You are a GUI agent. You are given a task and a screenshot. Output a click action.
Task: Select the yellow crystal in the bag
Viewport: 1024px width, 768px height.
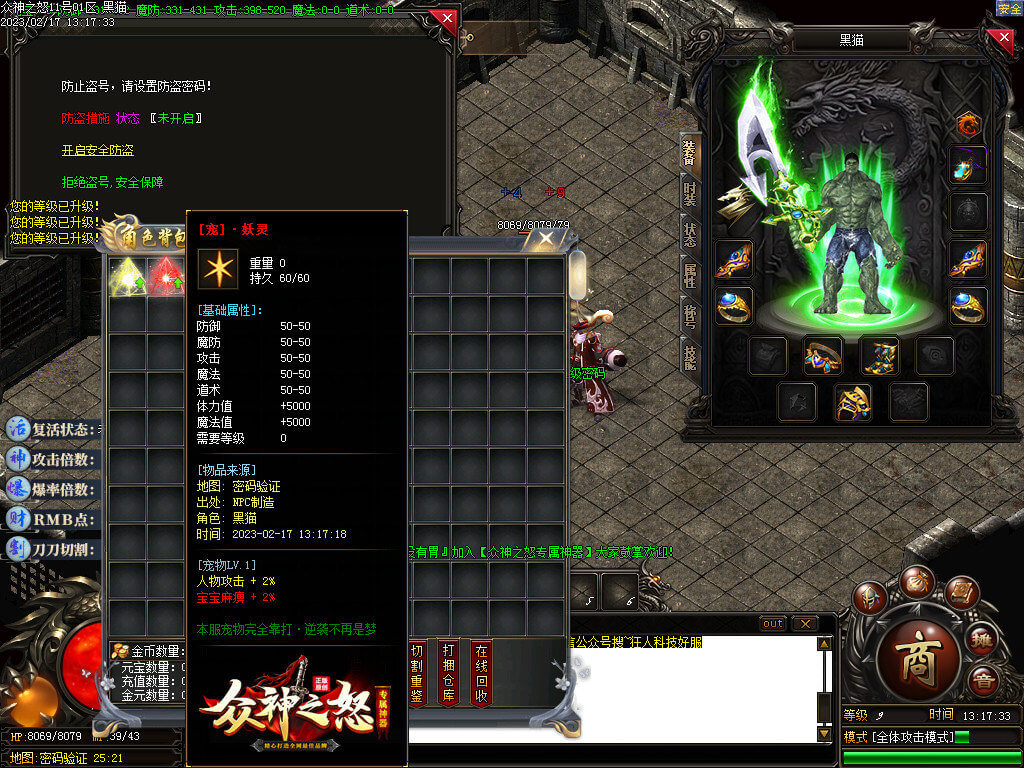coord(127,276)
